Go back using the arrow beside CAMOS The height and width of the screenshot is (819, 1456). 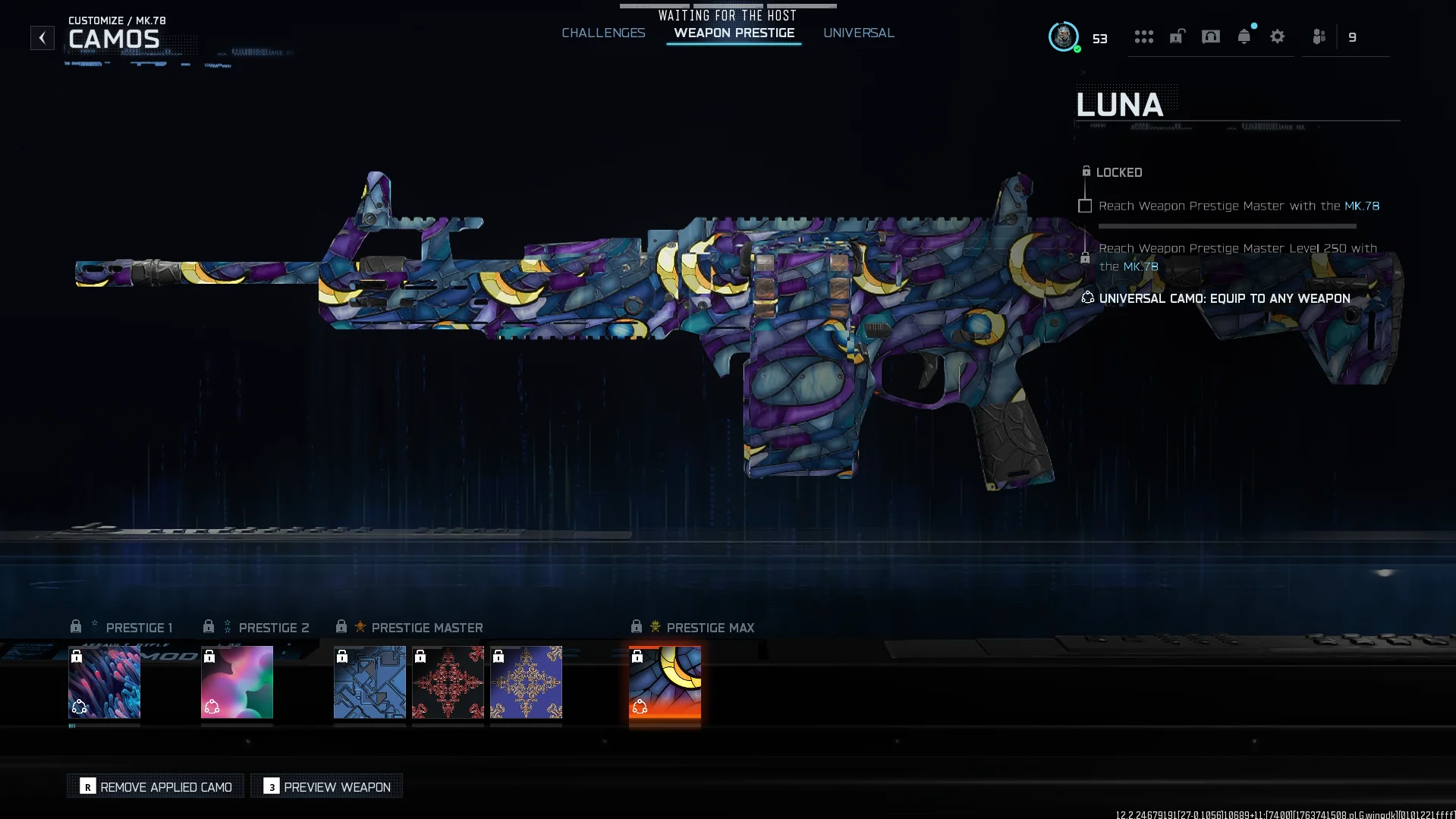42,38
